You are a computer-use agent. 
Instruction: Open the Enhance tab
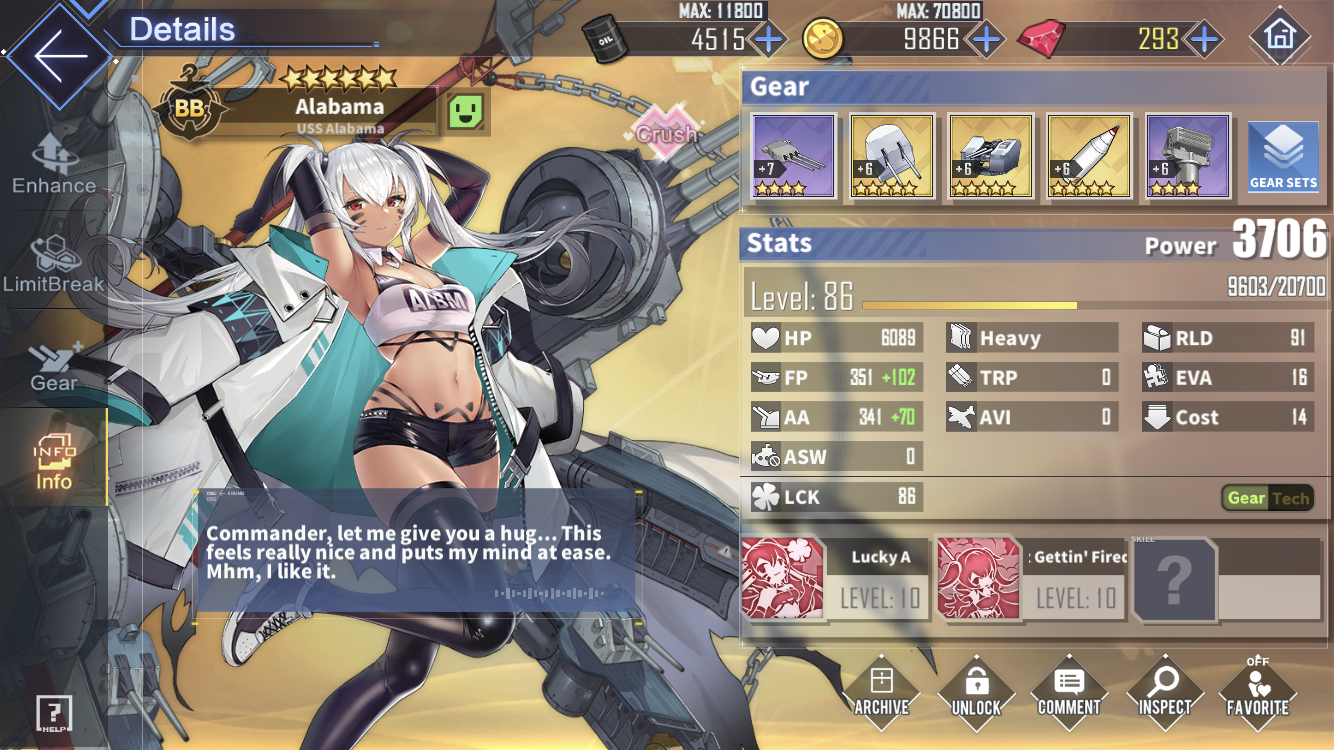click(53, 165)
